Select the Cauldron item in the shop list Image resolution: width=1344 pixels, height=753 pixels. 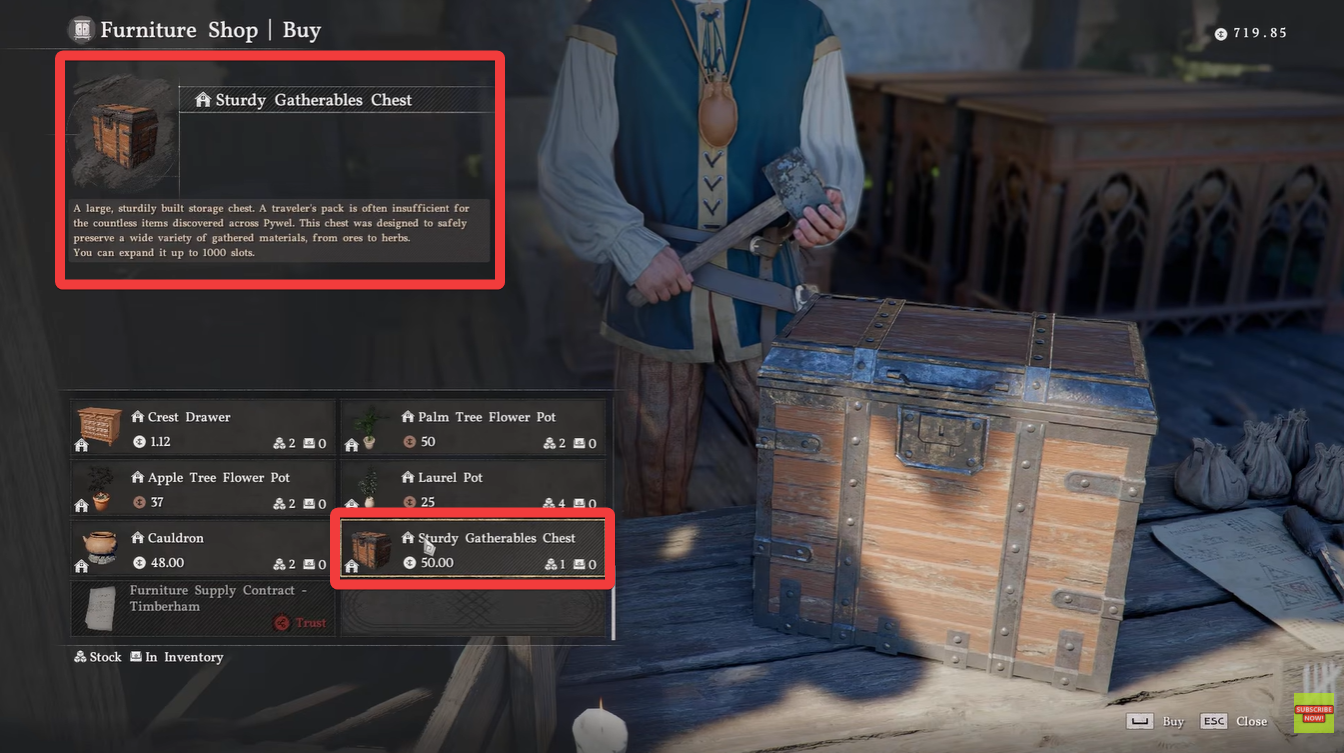[x=200, y=549]
